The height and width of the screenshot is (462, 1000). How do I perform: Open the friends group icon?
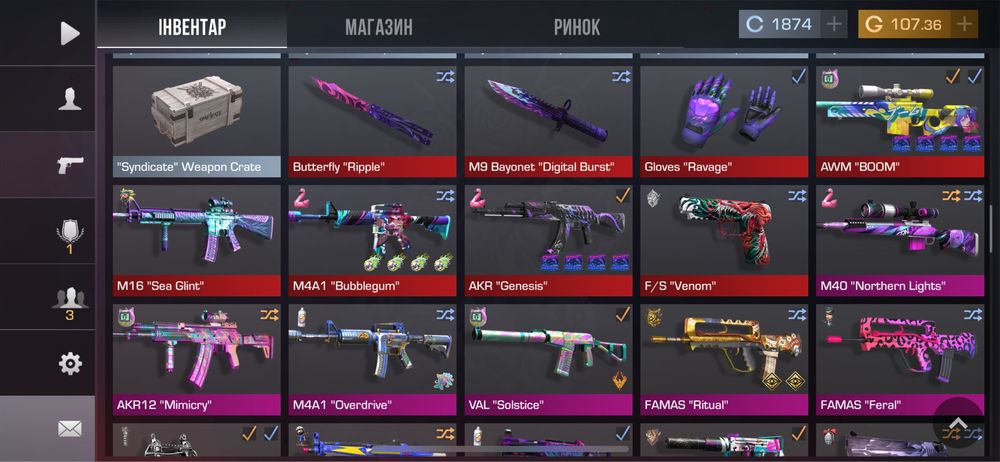69,298
